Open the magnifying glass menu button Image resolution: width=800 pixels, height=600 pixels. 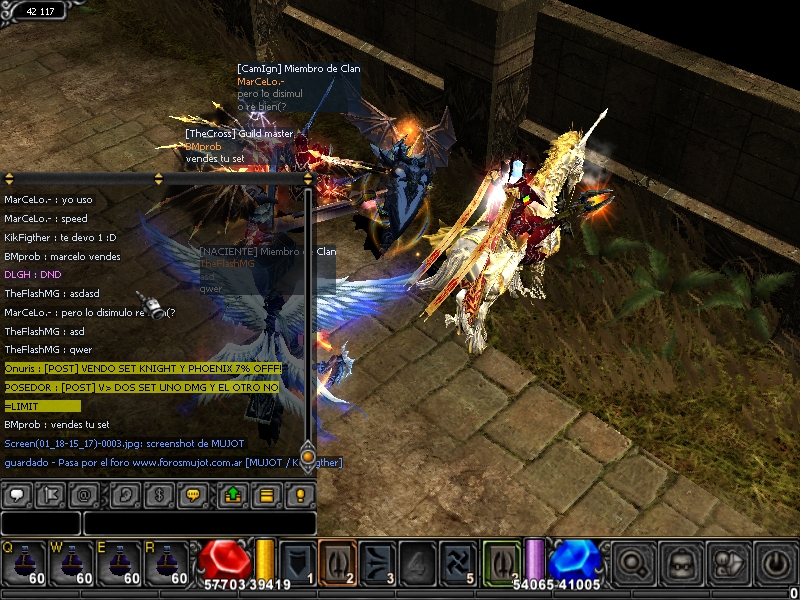634,562
